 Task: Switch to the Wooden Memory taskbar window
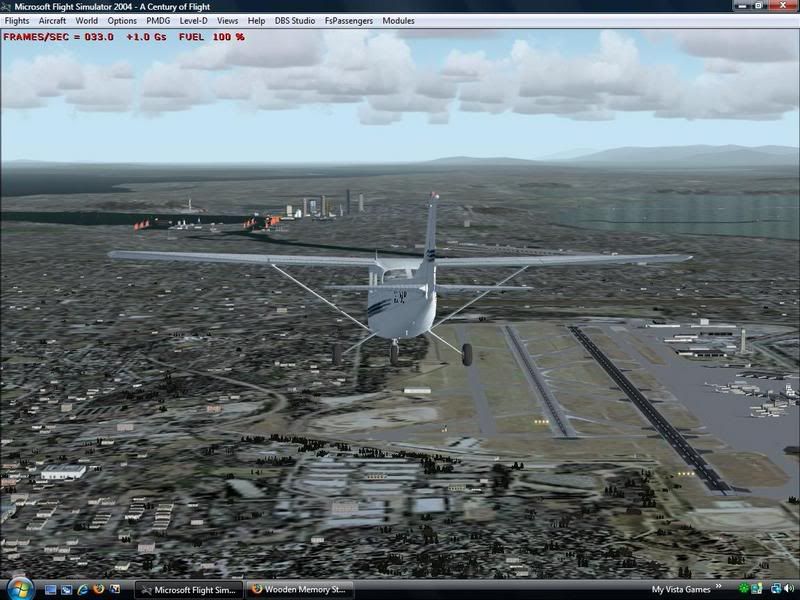(x=300, y=590)
